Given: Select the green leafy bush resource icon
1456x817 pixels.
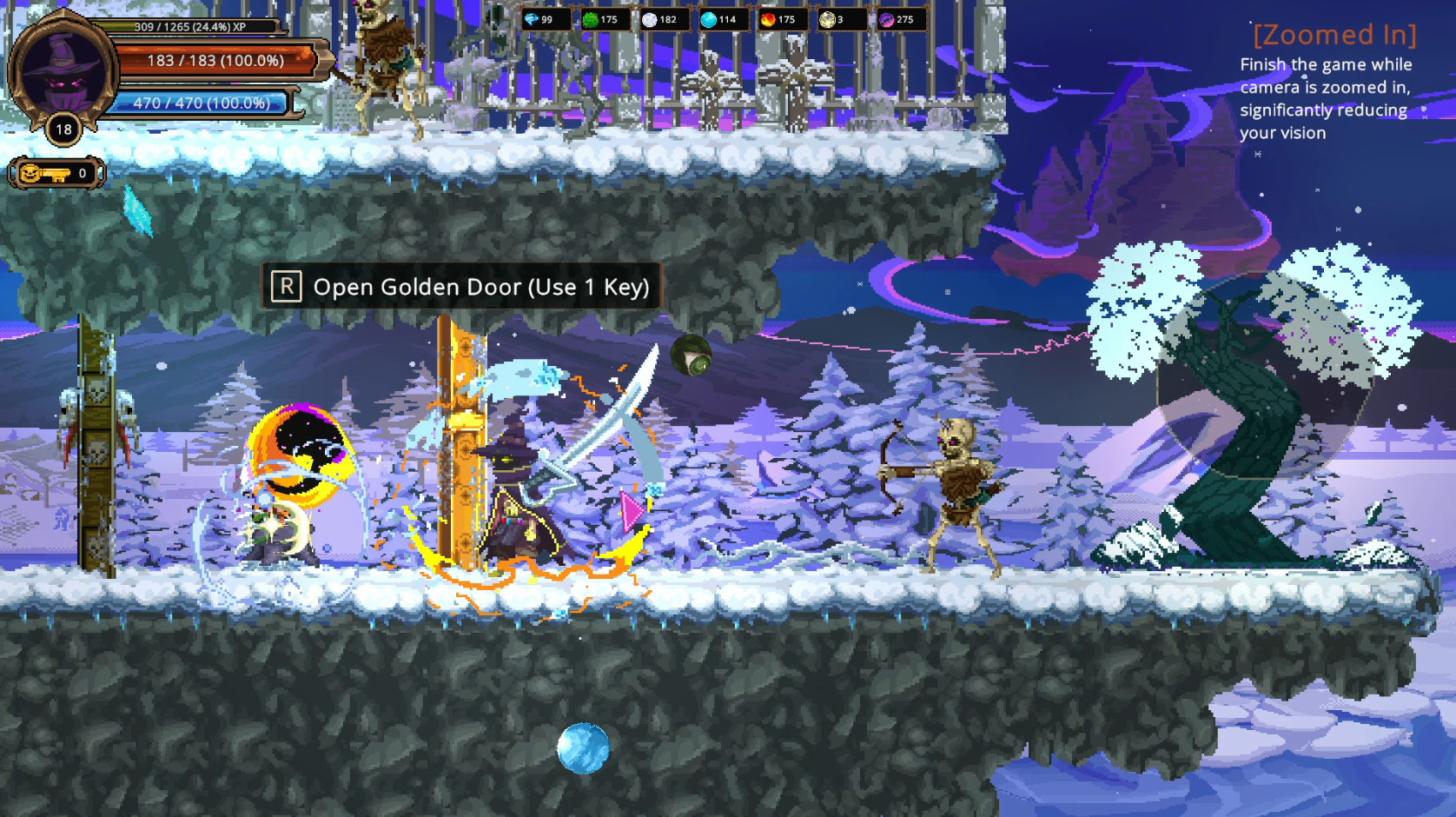Looking at the screenshot, I should (591, 19).
